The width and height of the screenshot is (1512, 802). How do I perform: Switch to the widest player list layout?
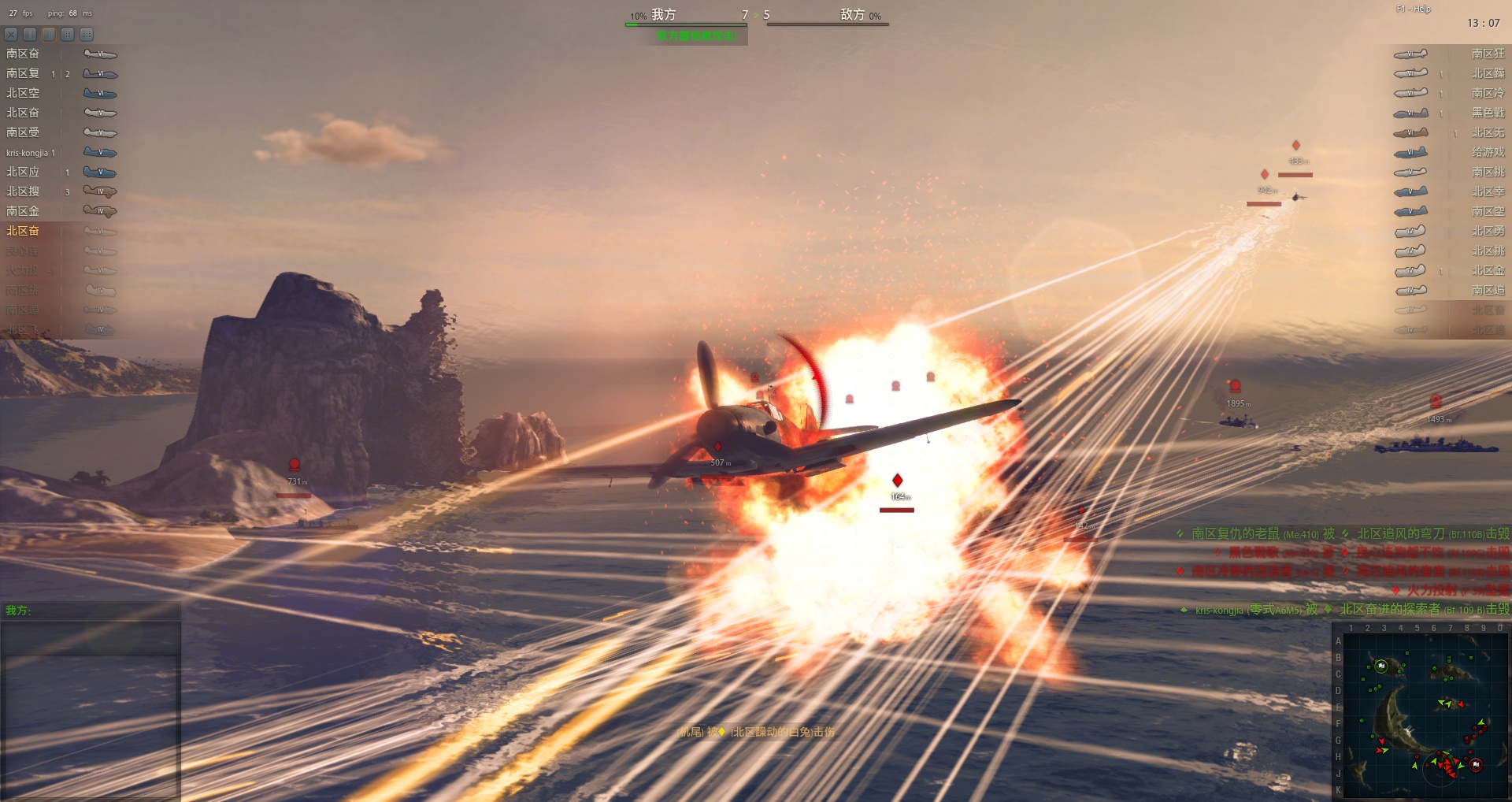pyautogui.click(x=87, y=35)
